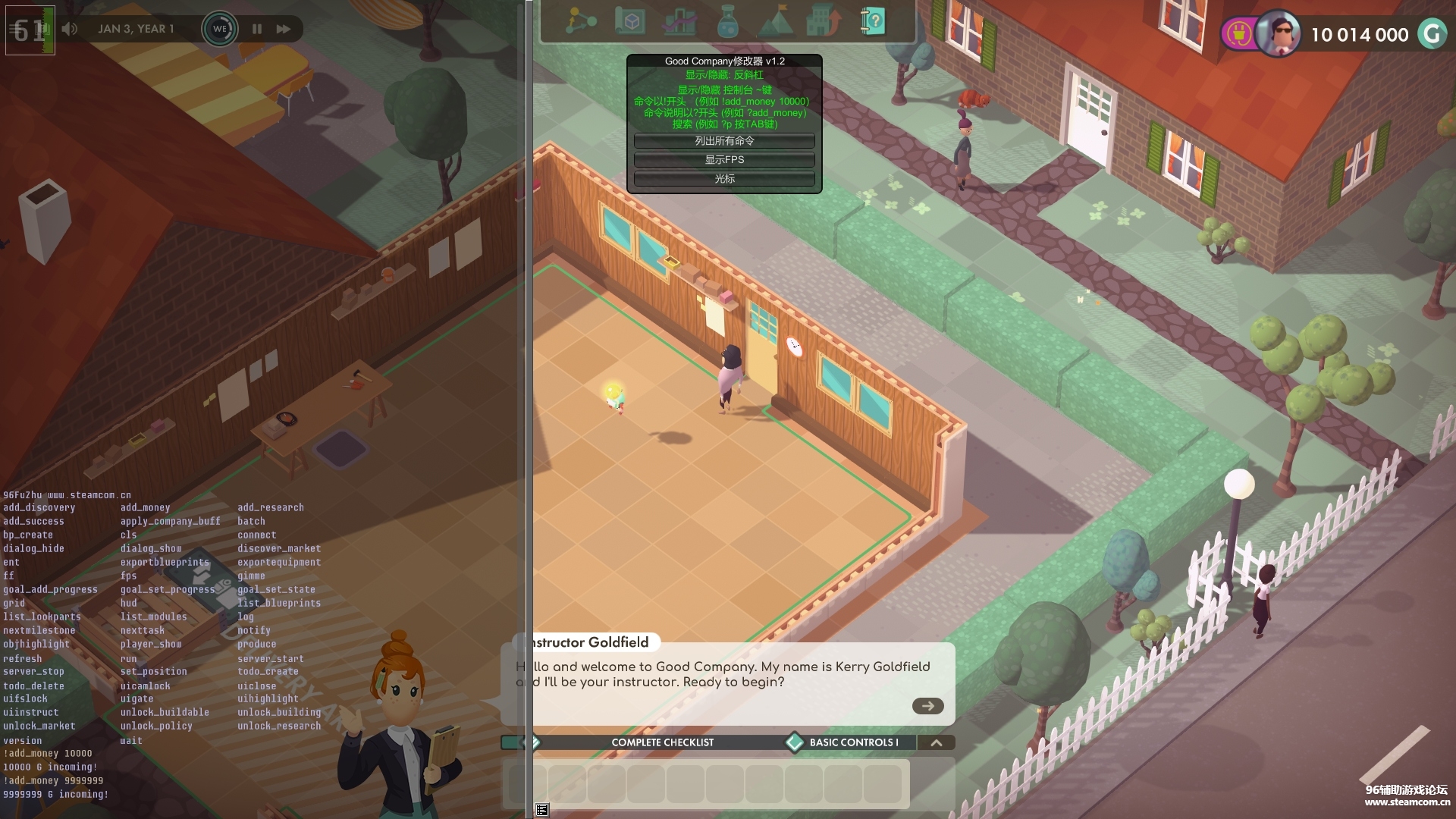Screen dimensions: 1456x819
Task: Click the 显示FPS trainer button
Action: (x=724, y=160)
